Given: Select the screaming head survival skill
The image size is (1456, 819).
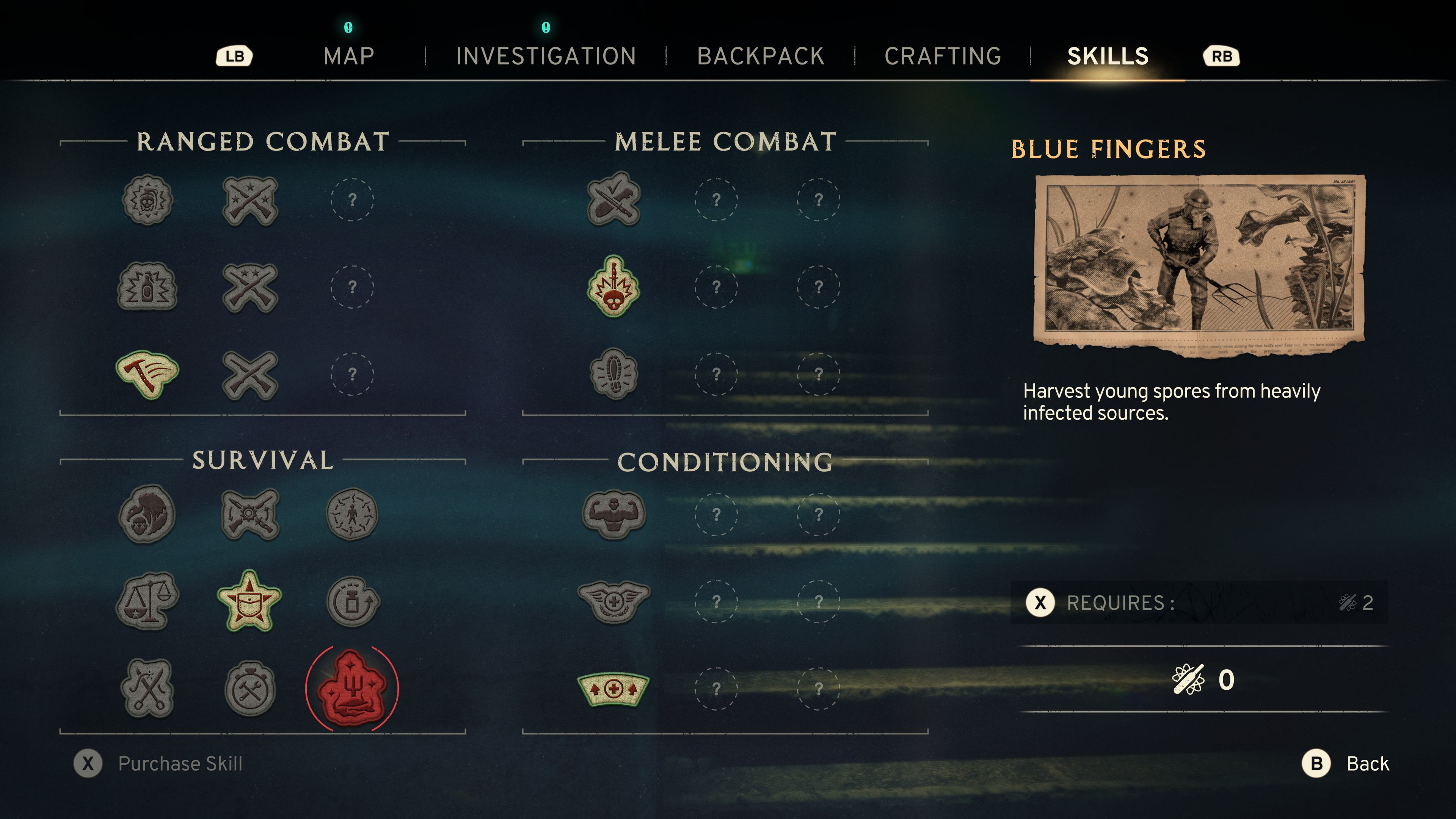Looking at the screenshot, I should 147,514.
